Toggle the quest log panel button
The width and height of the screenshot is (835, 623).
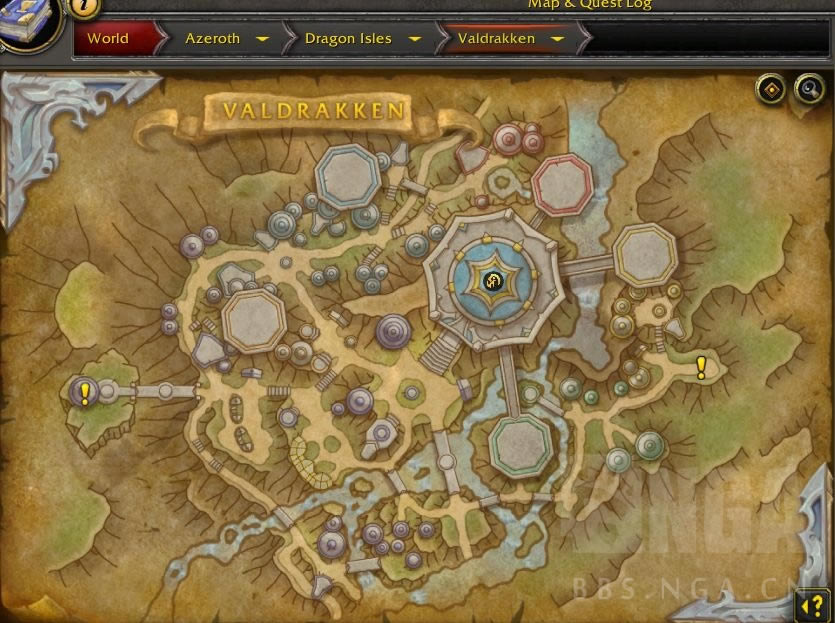tap(812, 605)
